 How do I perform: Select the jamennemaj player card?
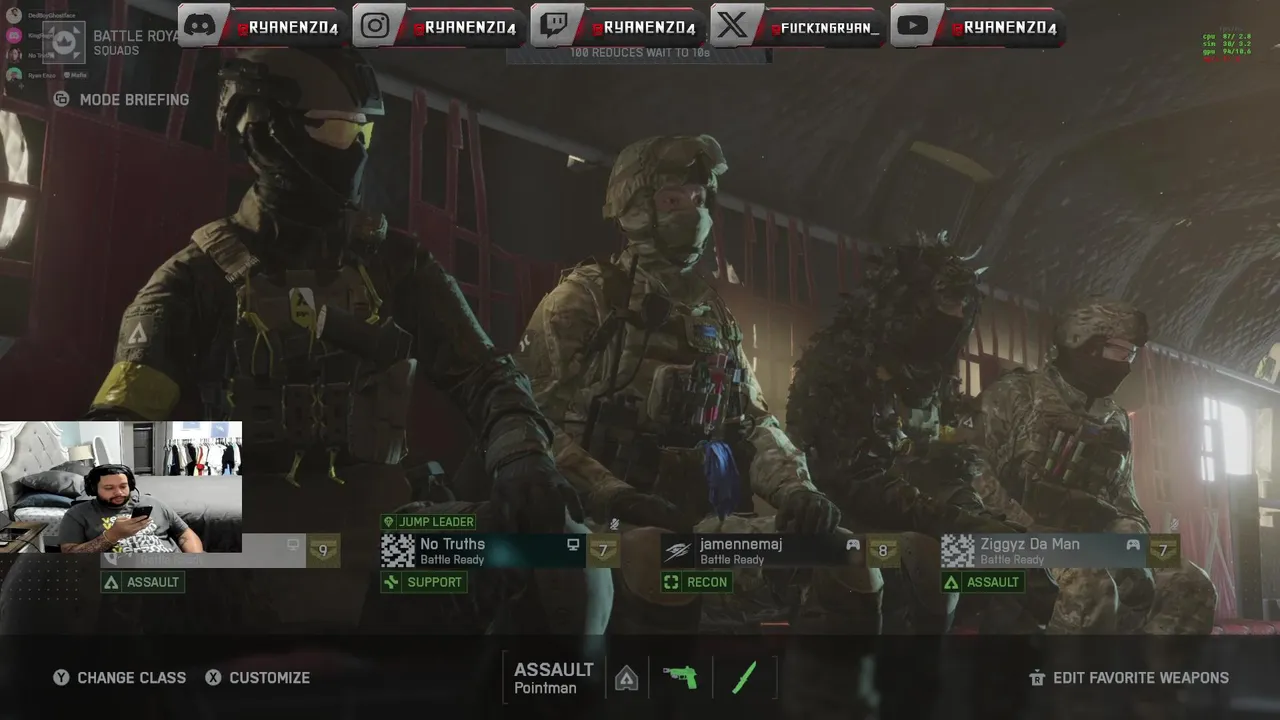click(x=762, y=550)
